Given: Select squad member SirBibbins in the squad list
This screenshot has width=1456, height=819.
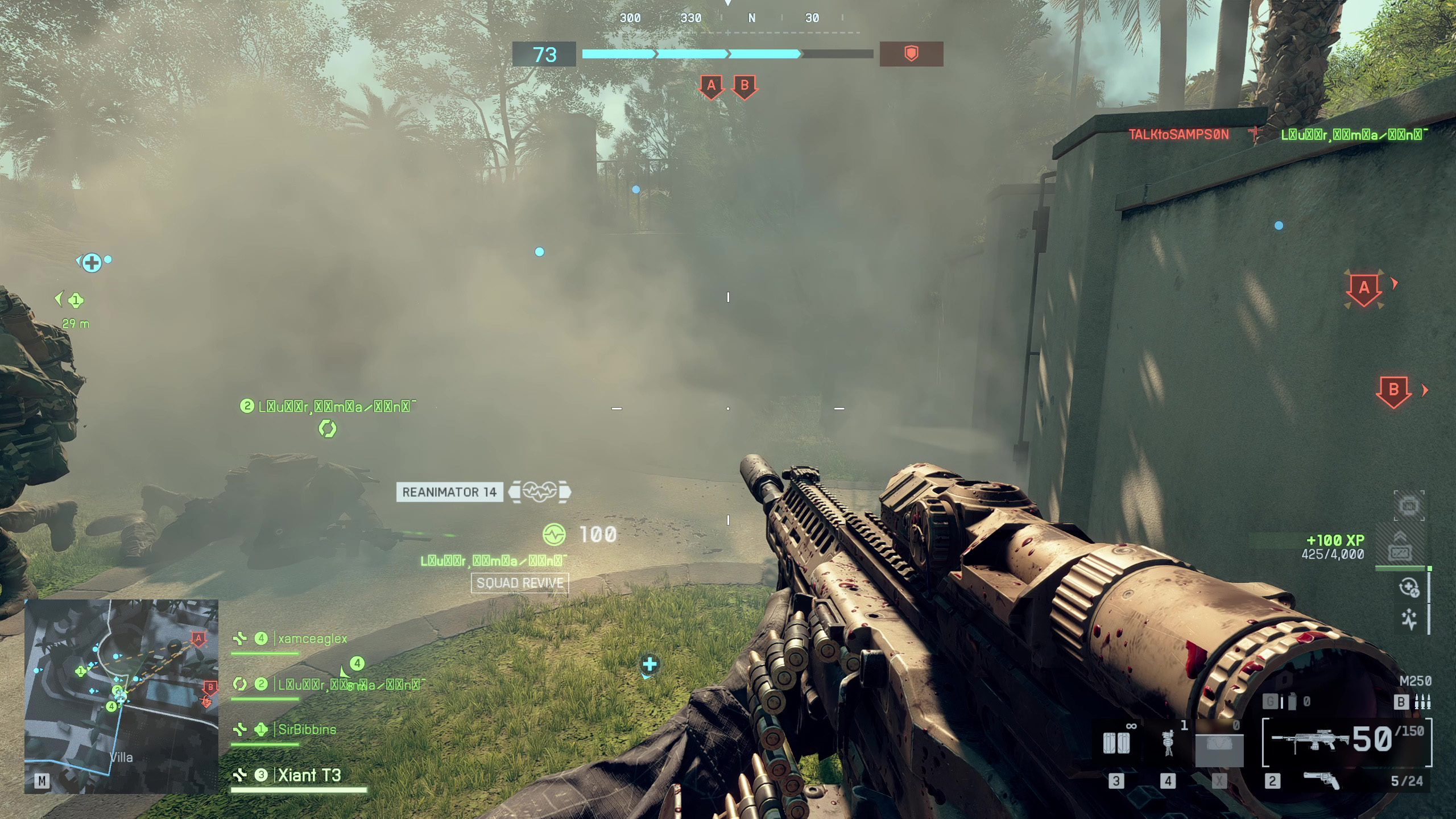Looking at the screenshot, I should [307, 729].
